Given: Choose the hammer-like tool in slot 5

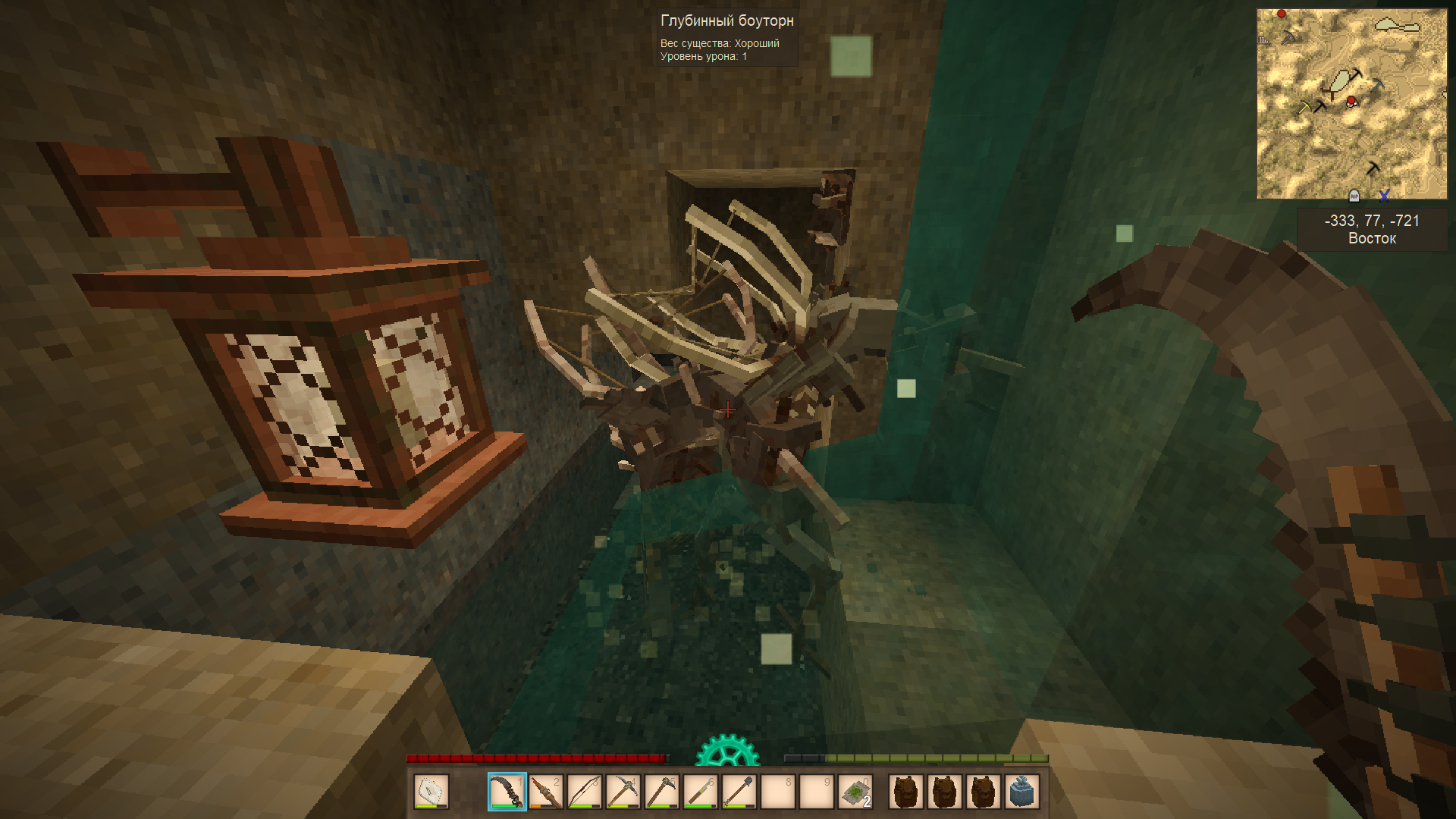Looking at the screenshot, I should [x=662, y=792].
